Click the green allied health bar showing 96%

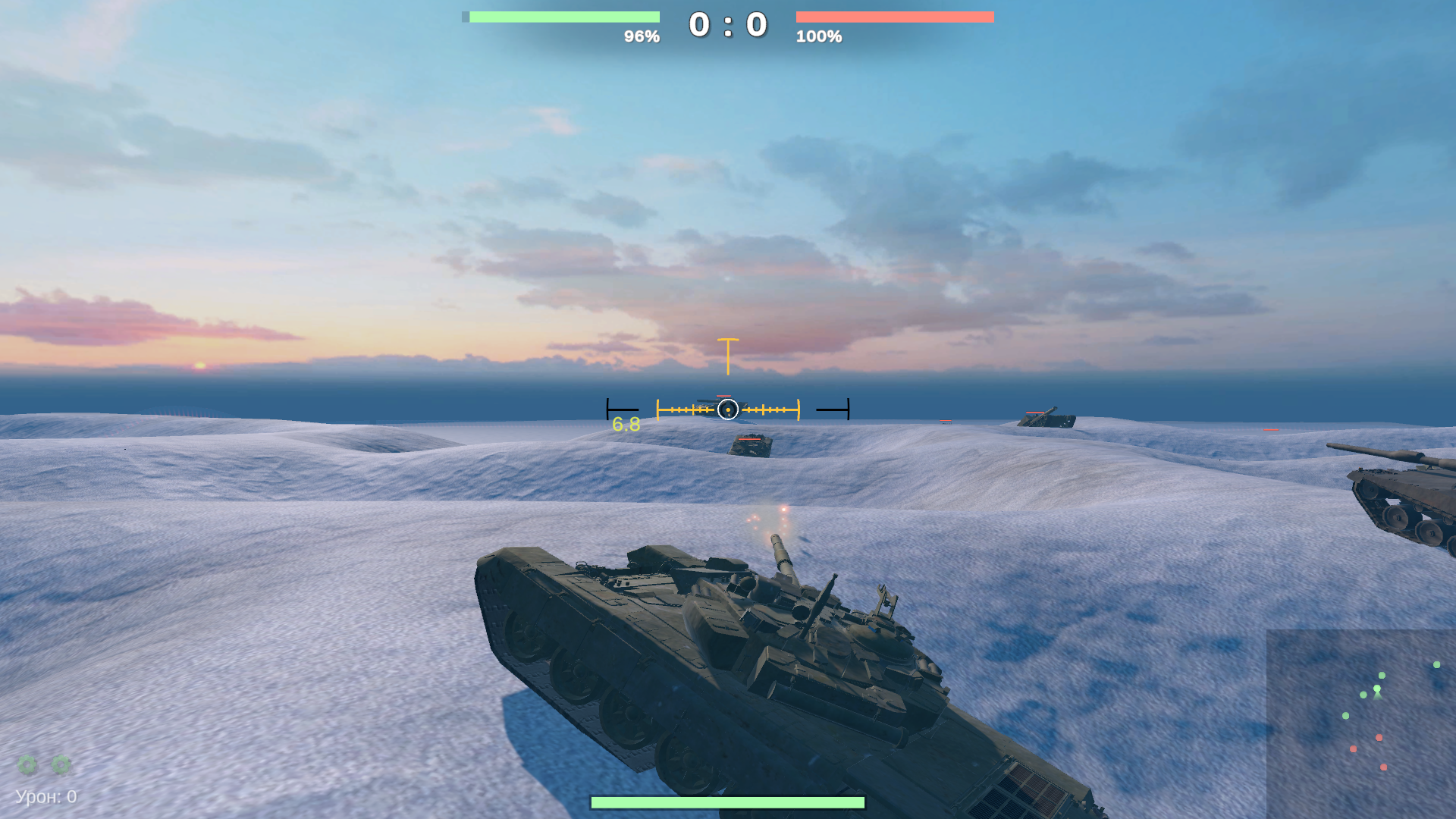pos(564,15)
